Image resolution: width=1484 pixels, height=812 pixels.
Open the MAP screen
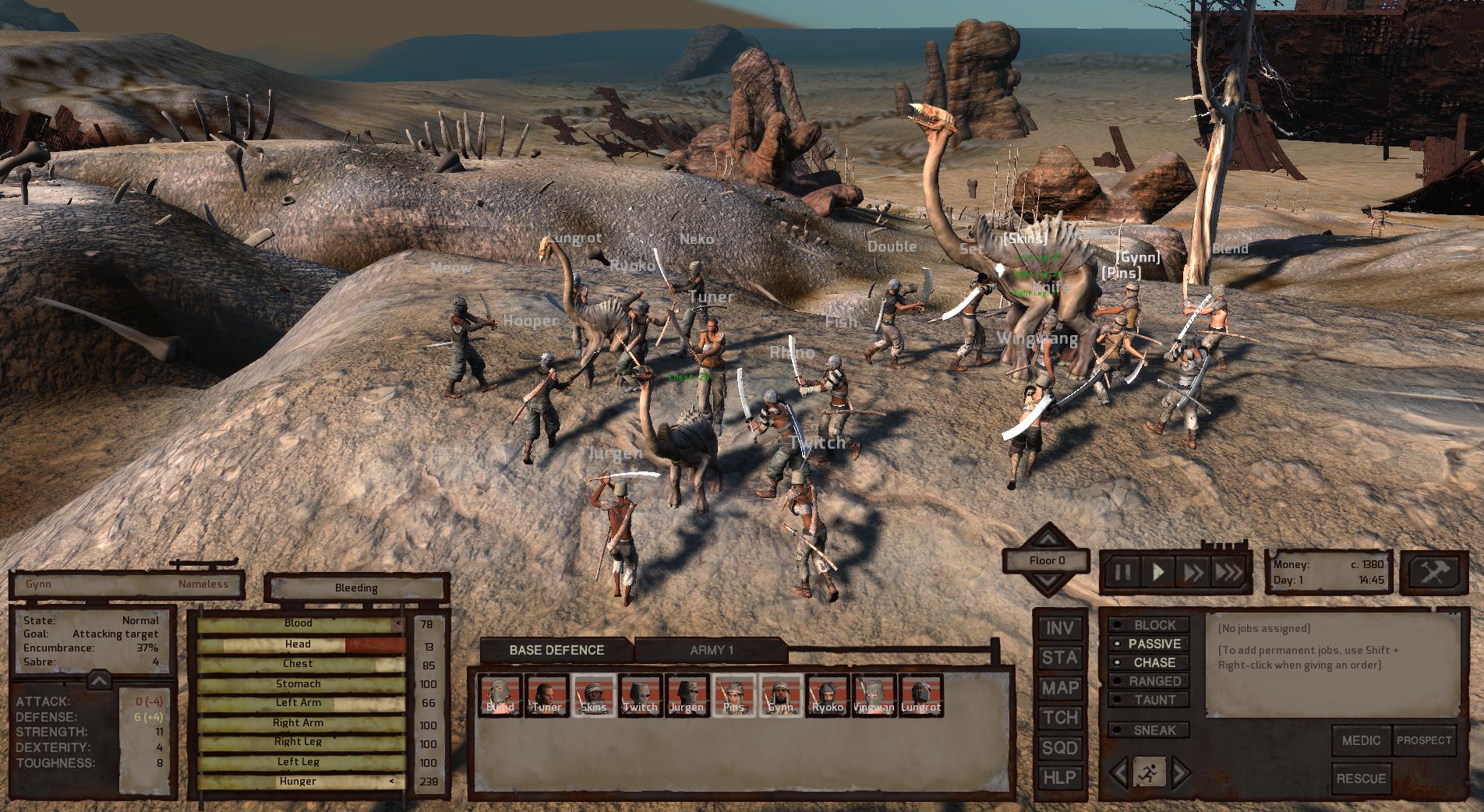1059,689
